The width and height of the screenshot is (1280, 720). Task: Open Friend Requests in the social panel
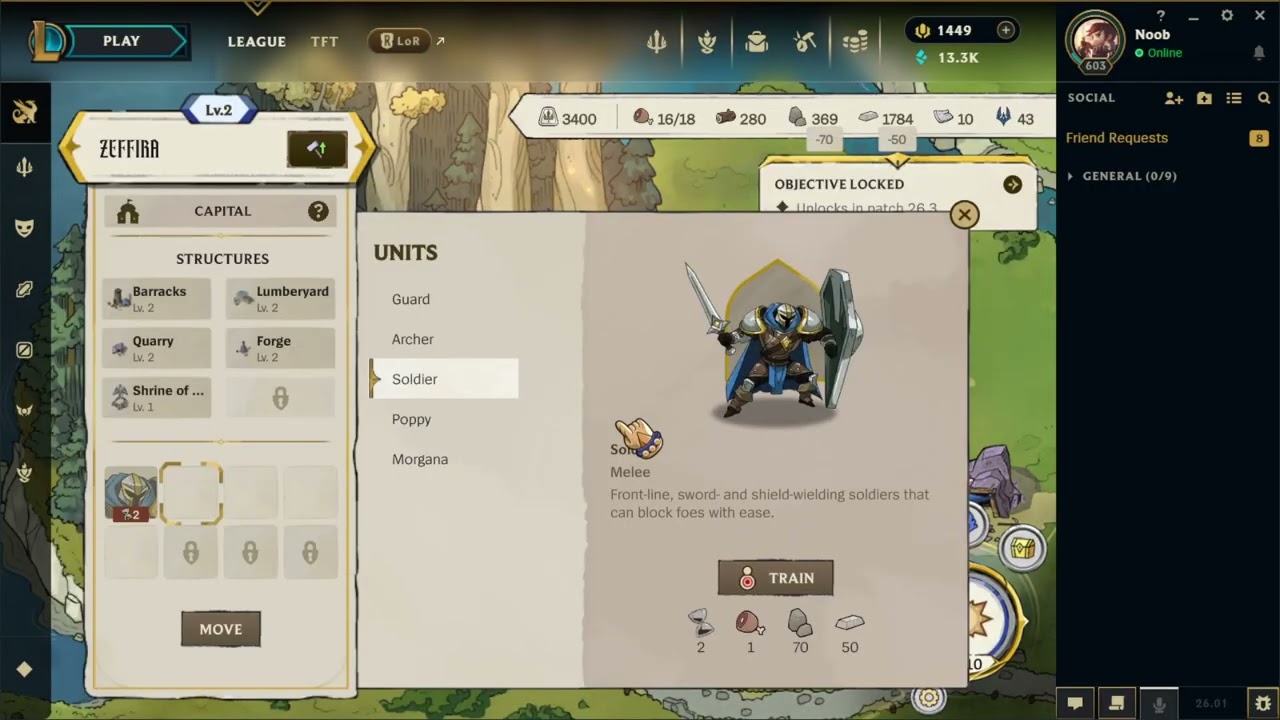(1117, 138)
